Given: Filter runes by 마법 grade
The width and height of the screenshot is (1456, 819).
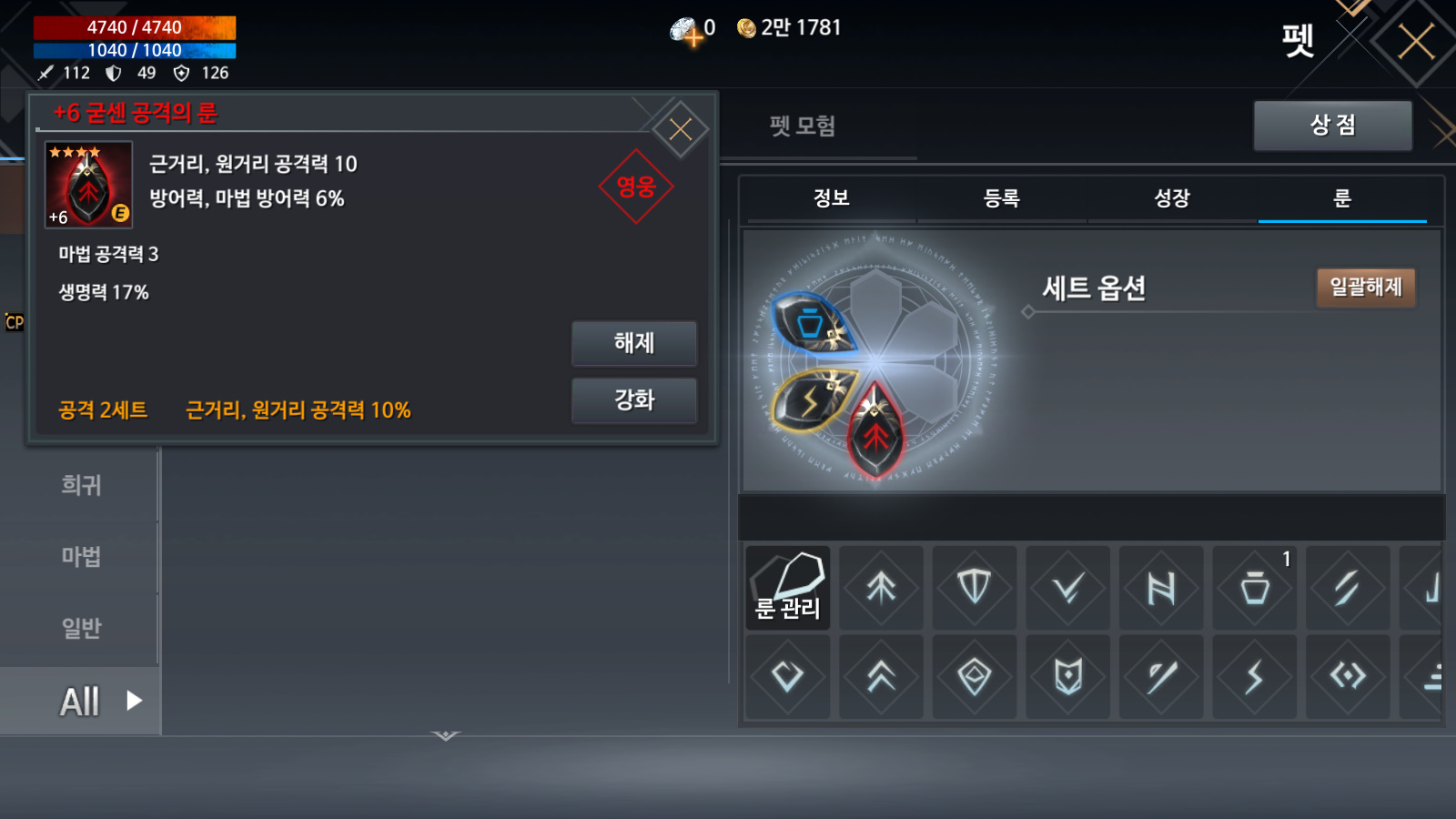Looking at the screenshot, I should [81, 556].
